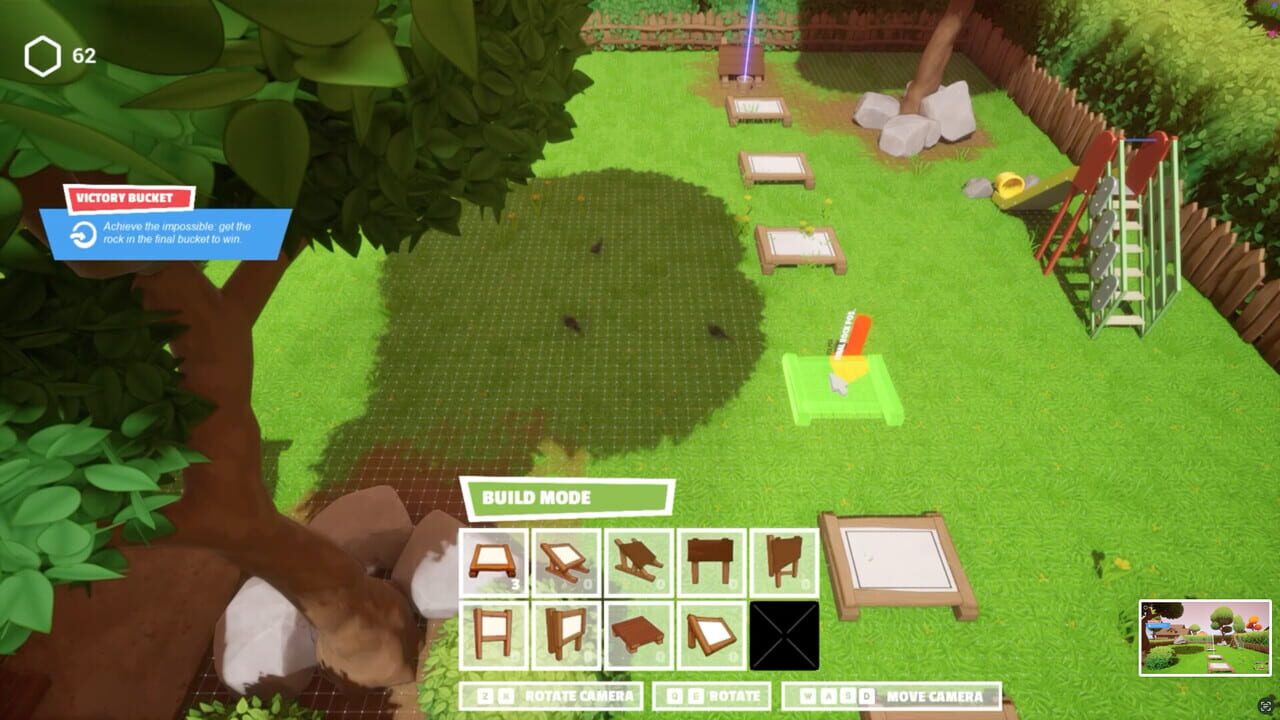1280x720 pixels.
Task: Click the Build Mode header banner
Action: pyautogui.click(x=570, y=497)
